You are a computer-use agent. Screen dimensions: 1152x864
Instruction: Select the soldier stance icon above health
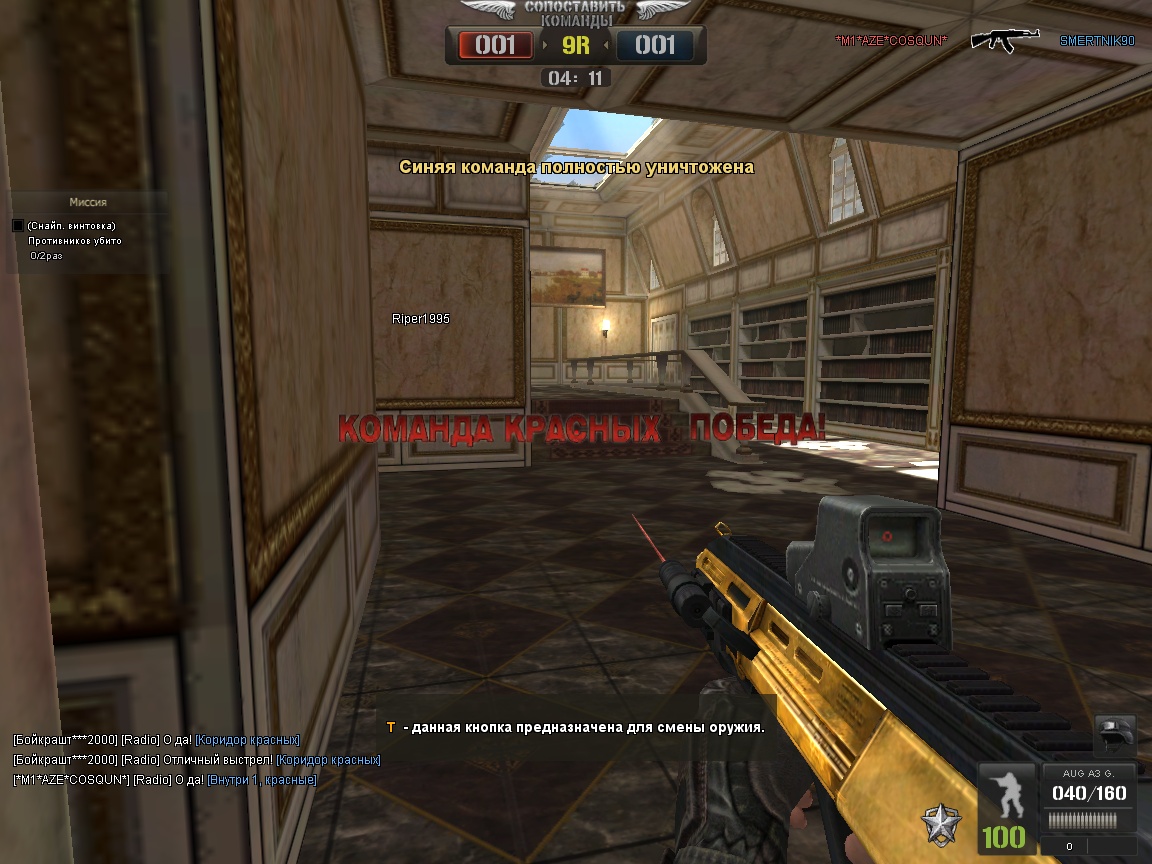[x=1007, y=796]
